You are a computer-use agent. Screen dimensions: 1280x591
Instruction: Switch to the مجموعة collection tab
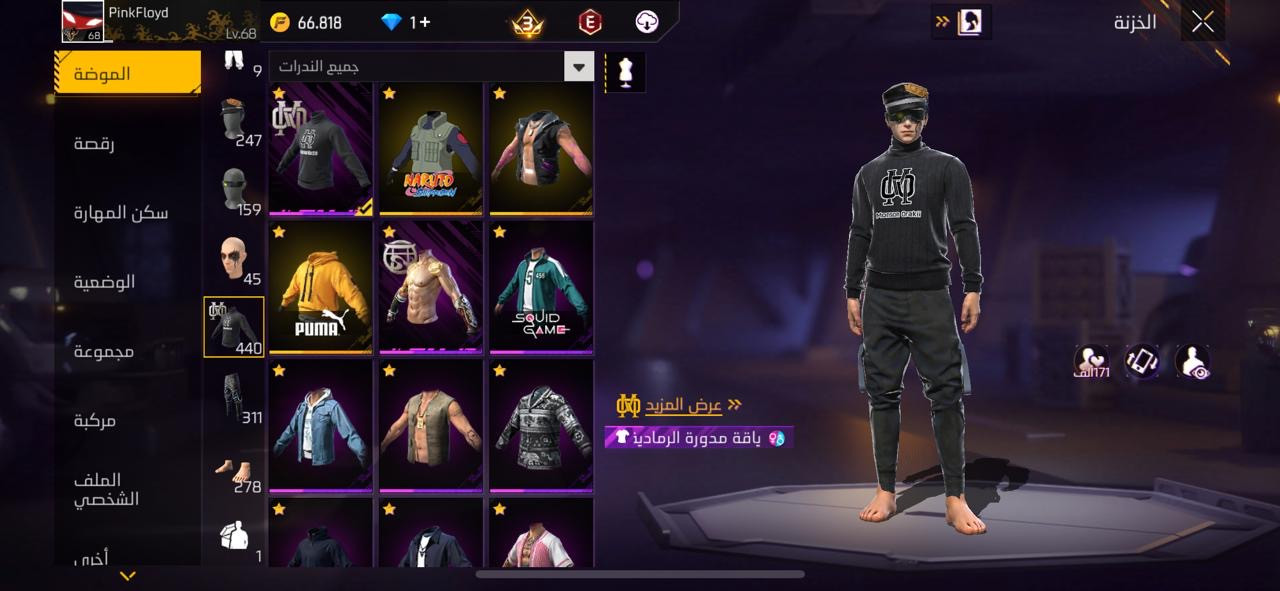pos(104,351)
